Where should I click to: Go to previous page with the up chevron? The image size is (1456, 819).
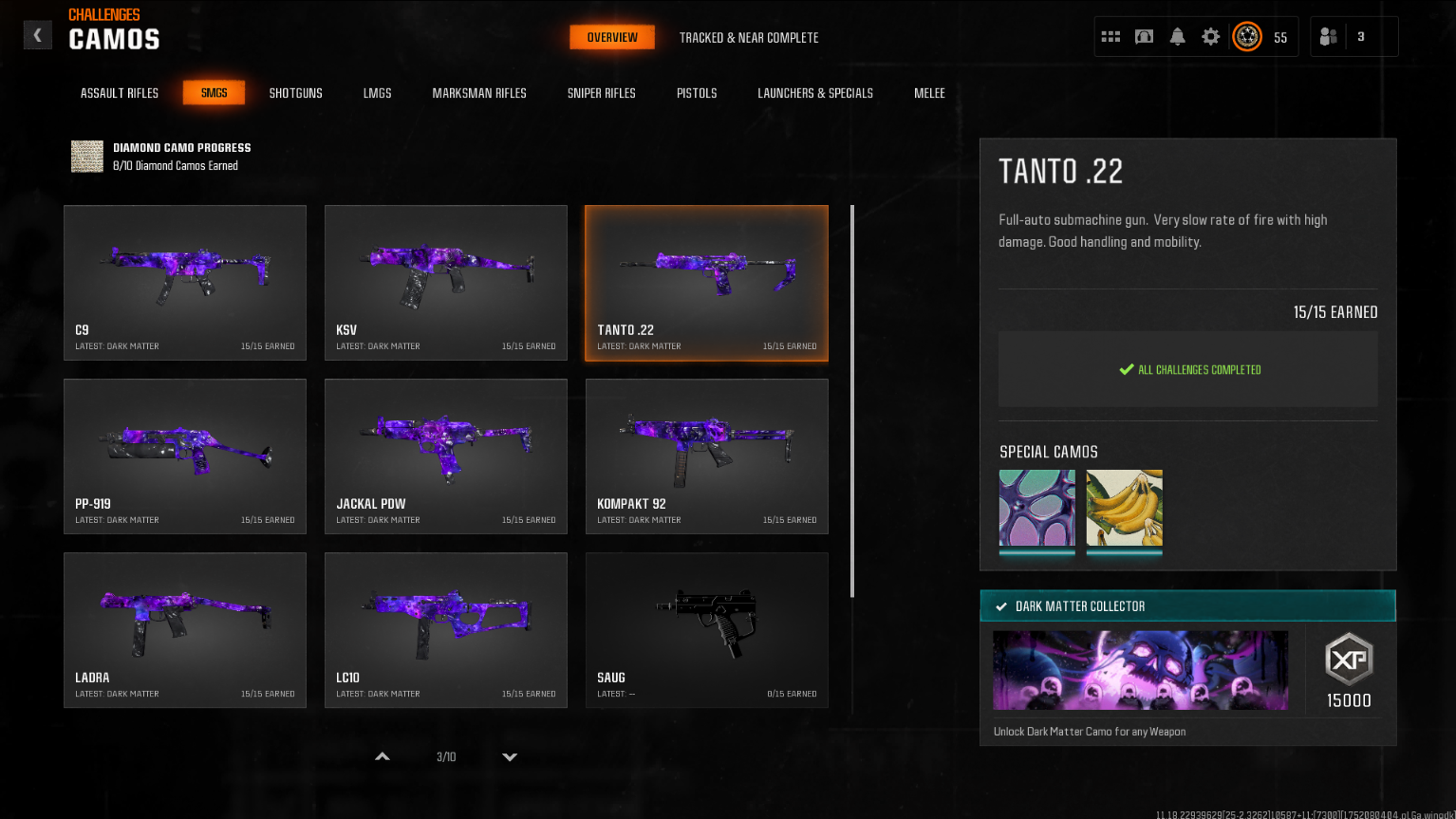click(382, 756)
